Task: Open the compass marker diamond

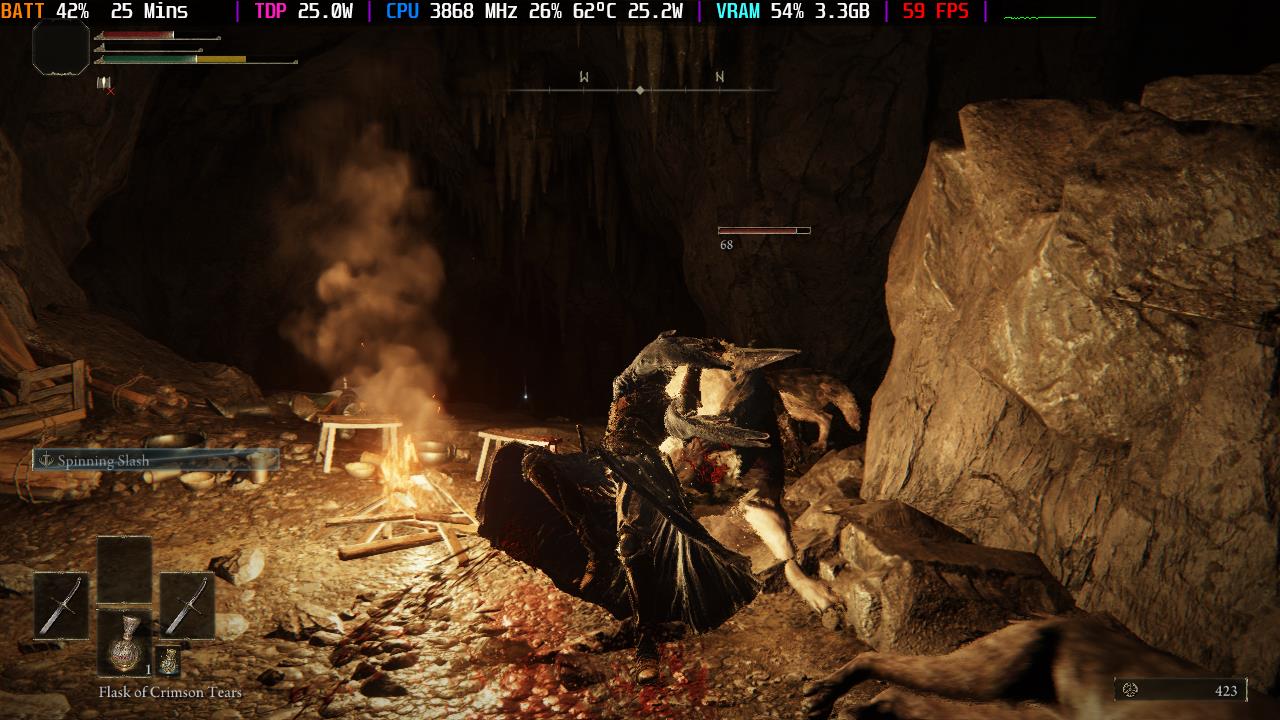Action: tap(639, 89)
